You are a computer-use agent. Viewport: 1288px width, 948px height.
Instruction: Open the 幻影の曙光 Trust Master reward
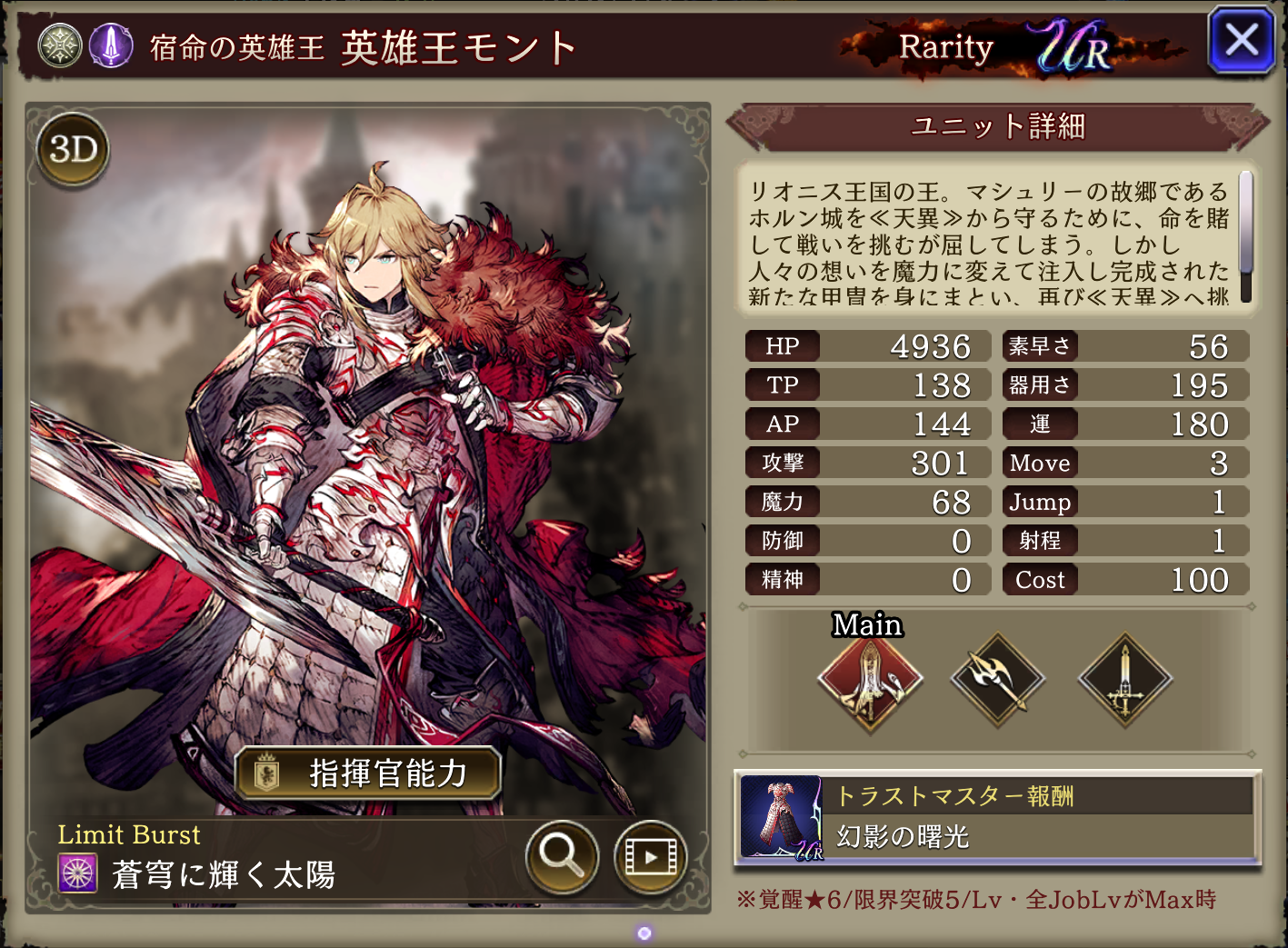[997, 817]
